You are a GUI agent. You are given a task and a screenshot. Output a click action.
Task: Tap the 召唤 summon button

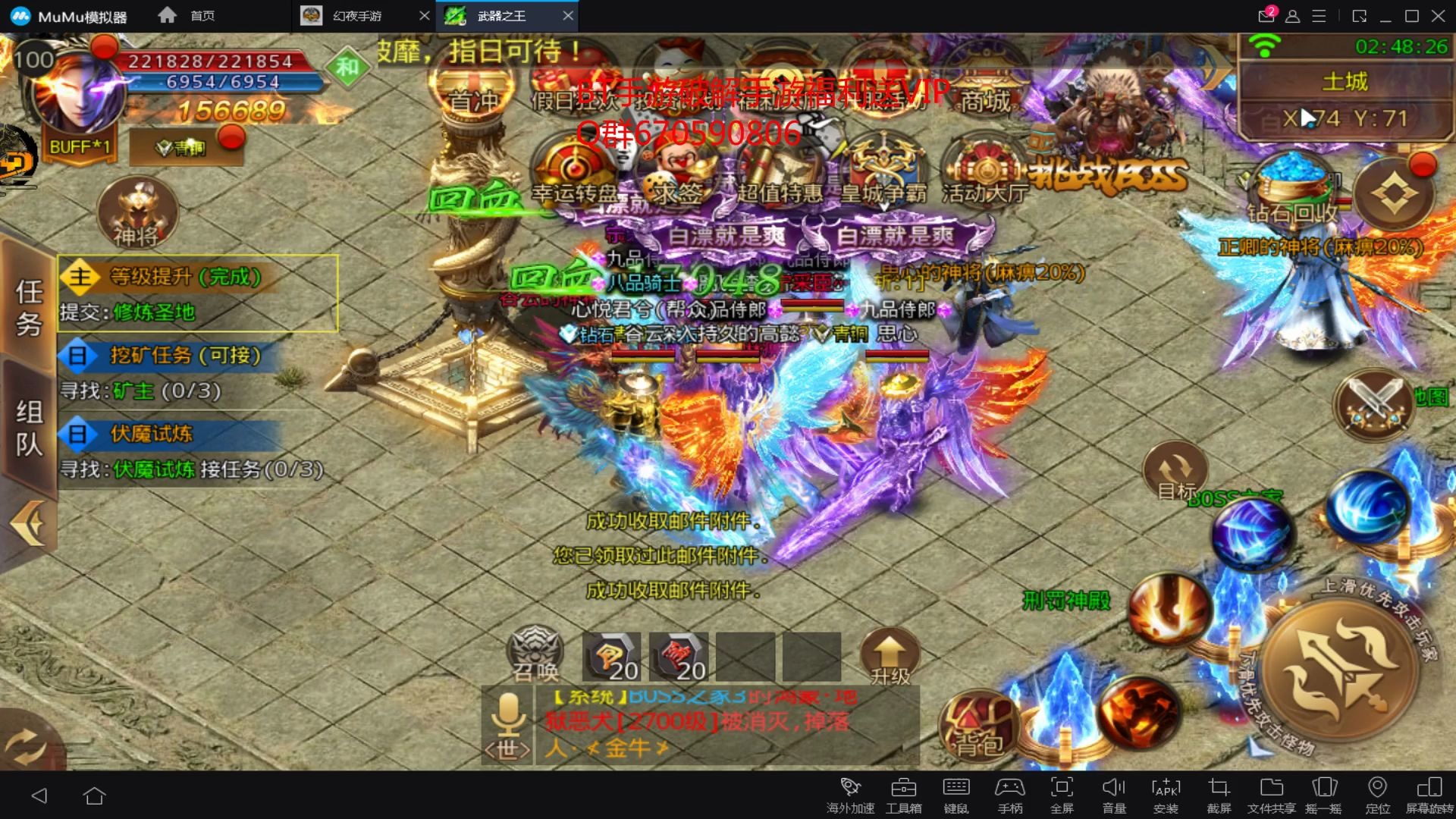[x=535, y=654]
